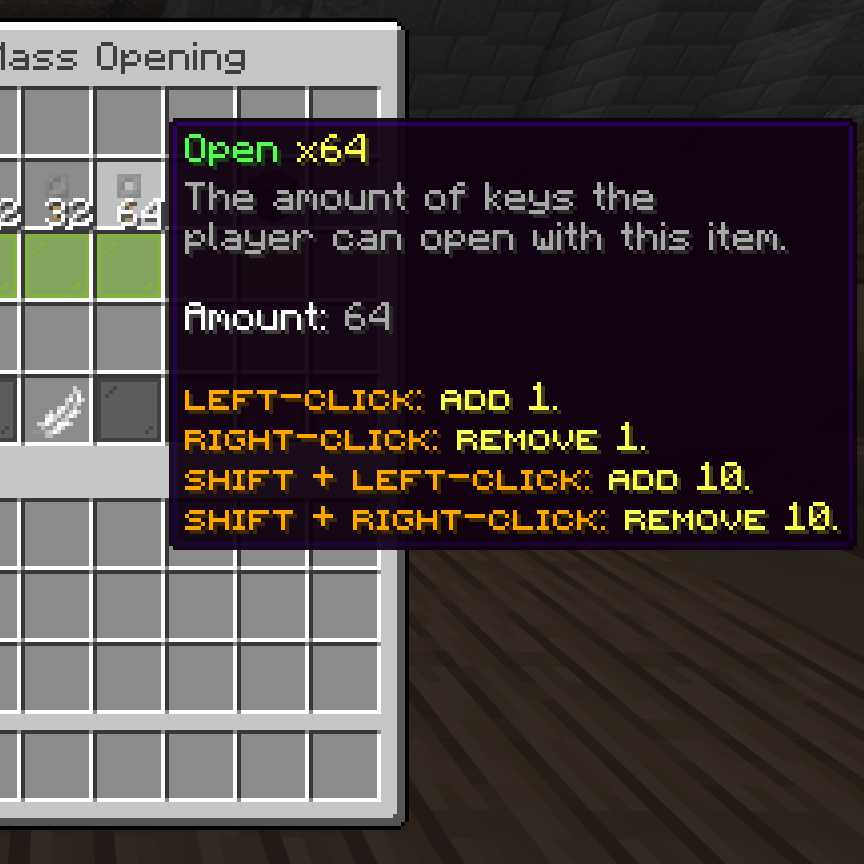Viewport: 864px width, 864px height.
Task: Choose the stack of 32 keys item
Action: pyautogui.click(x=57, y=194)
